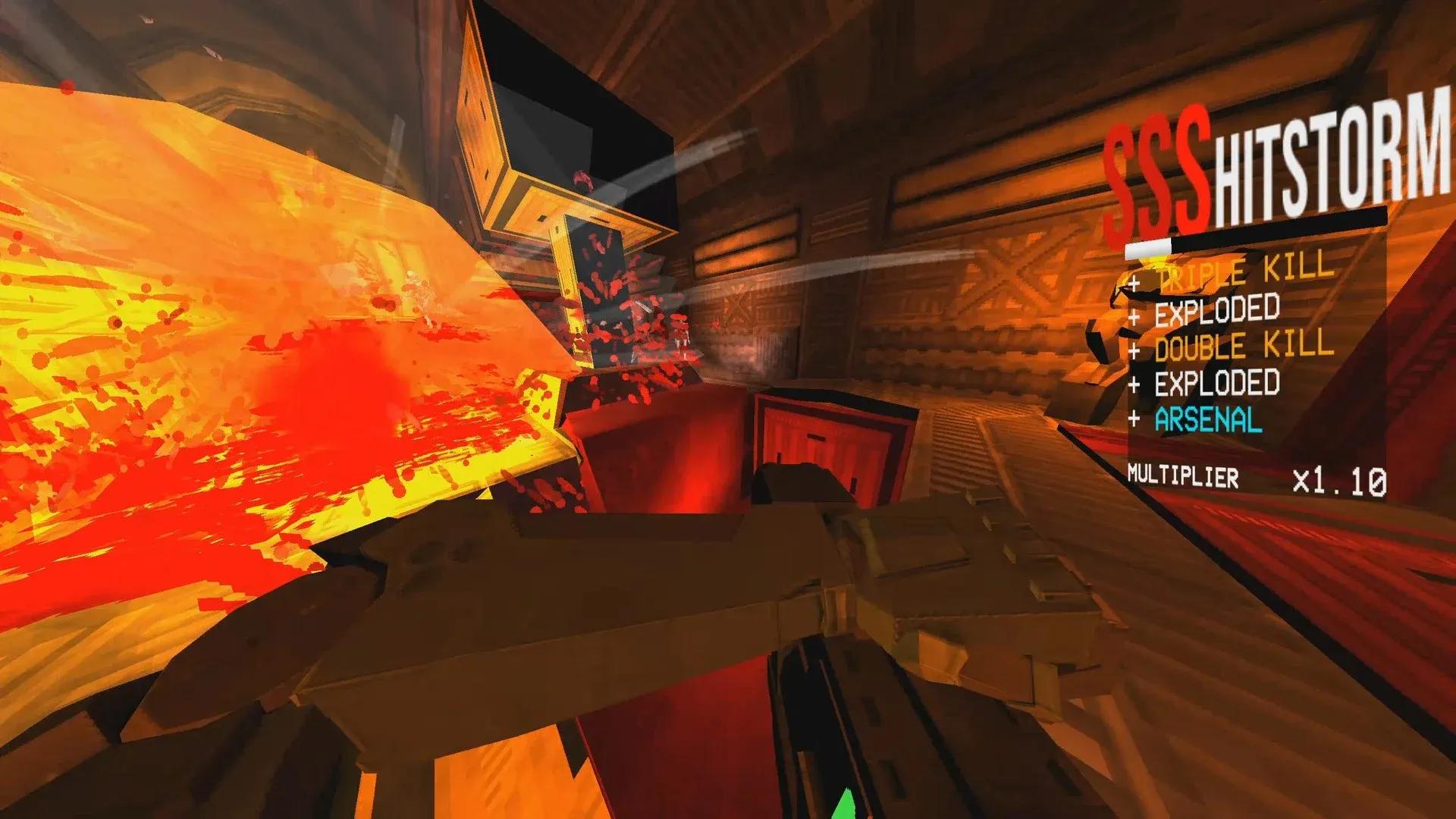
Task: Click the plus icon beside TRIPLE KILL
Action: point(1133,284)
